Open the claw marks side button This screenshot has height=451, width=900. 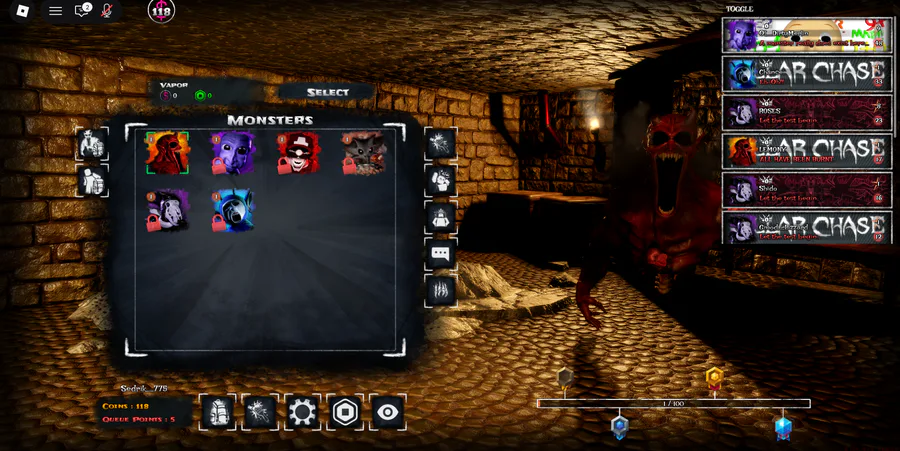point(441,290)
